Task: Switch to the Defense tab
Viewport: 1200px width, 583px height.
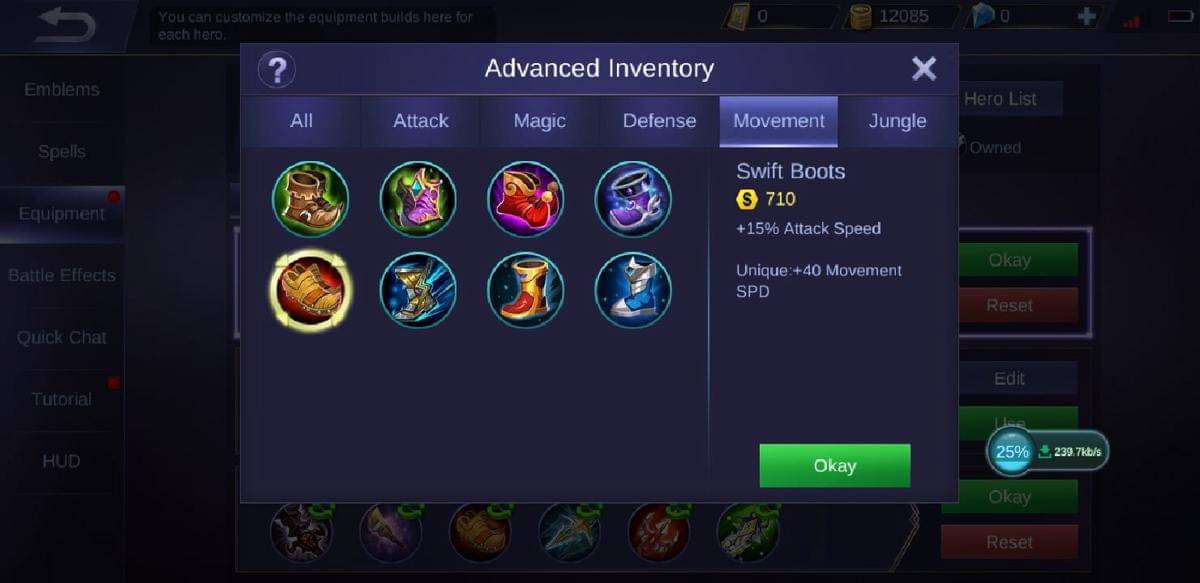Action: coord(659,121)
